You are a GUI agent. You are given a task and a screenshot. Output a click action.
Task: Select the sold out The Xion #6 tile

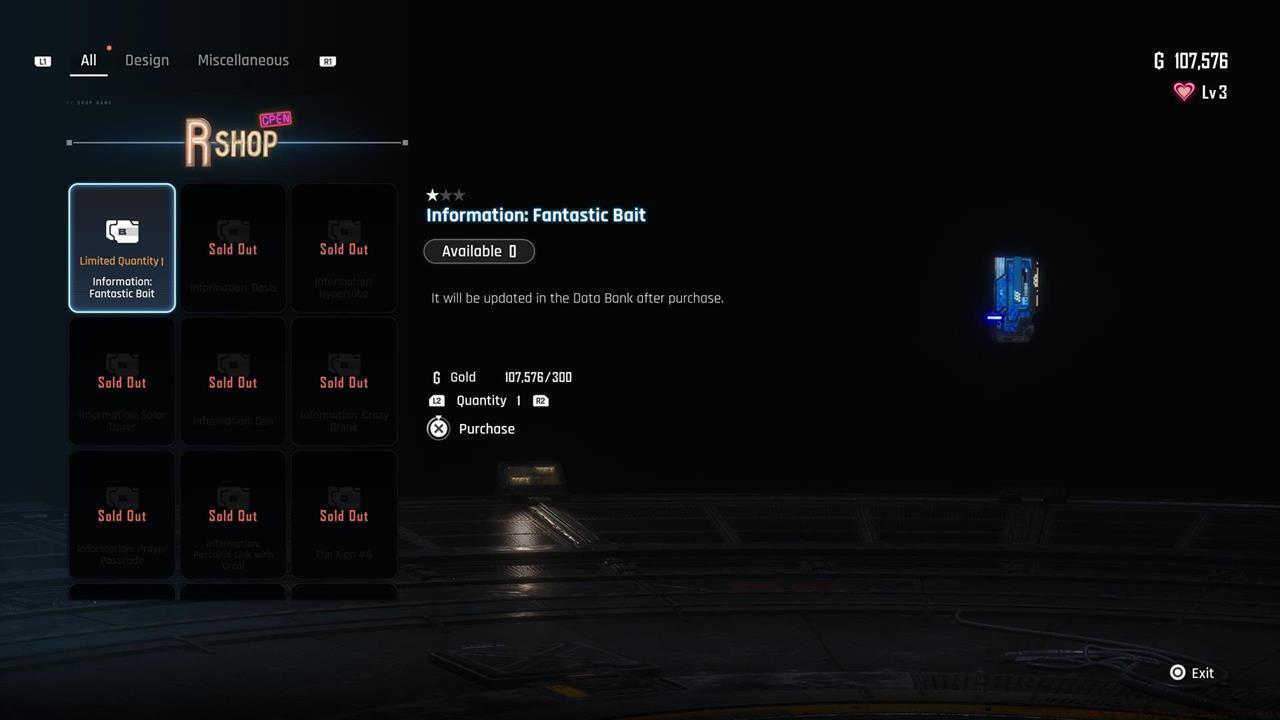344,515
